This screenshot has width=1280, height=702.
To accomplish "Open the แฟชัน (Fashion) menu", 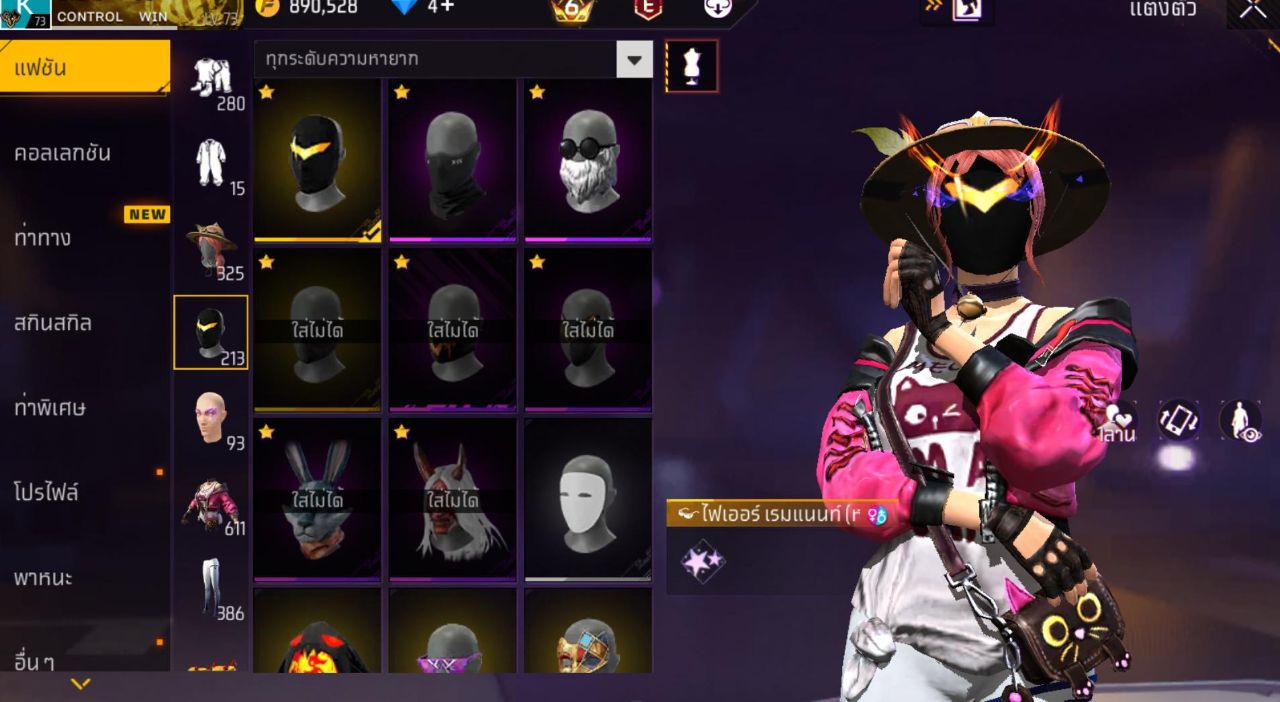I will (x=84, y=69).
